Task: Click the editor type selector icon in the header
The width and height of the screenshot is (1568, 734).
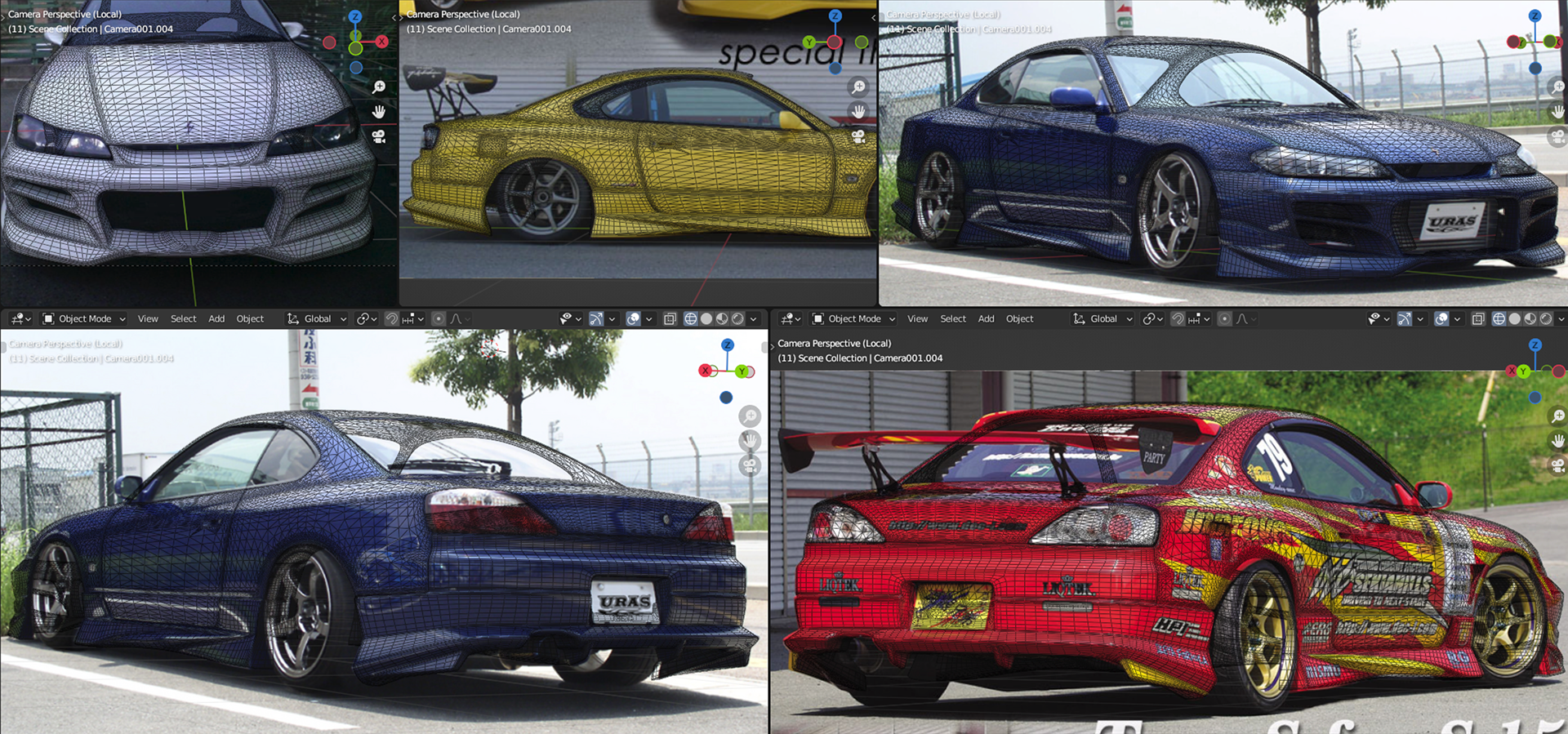Action: (x=788, y=318)
